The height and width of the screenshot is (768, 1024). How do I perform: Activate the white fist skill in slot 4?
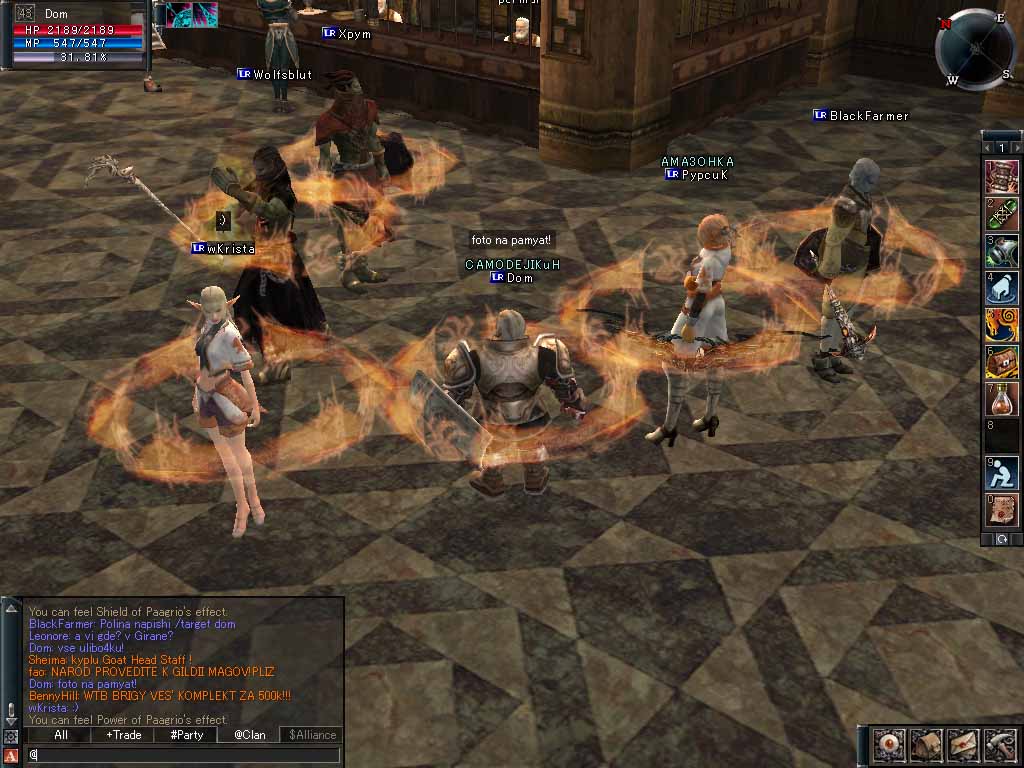point(1002,288)
